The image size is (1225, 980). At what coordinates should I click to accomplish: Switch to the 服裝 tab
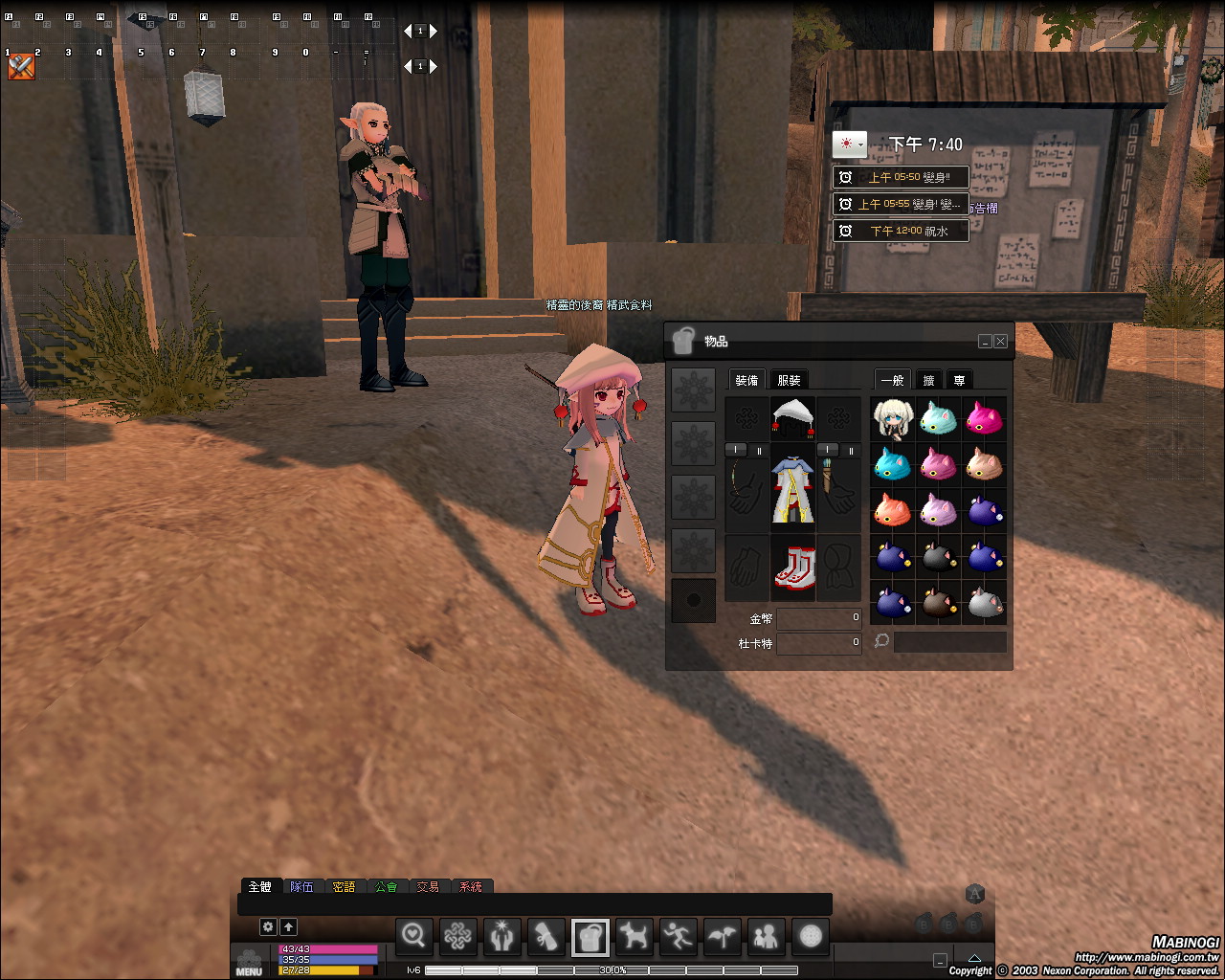point(789,380)
